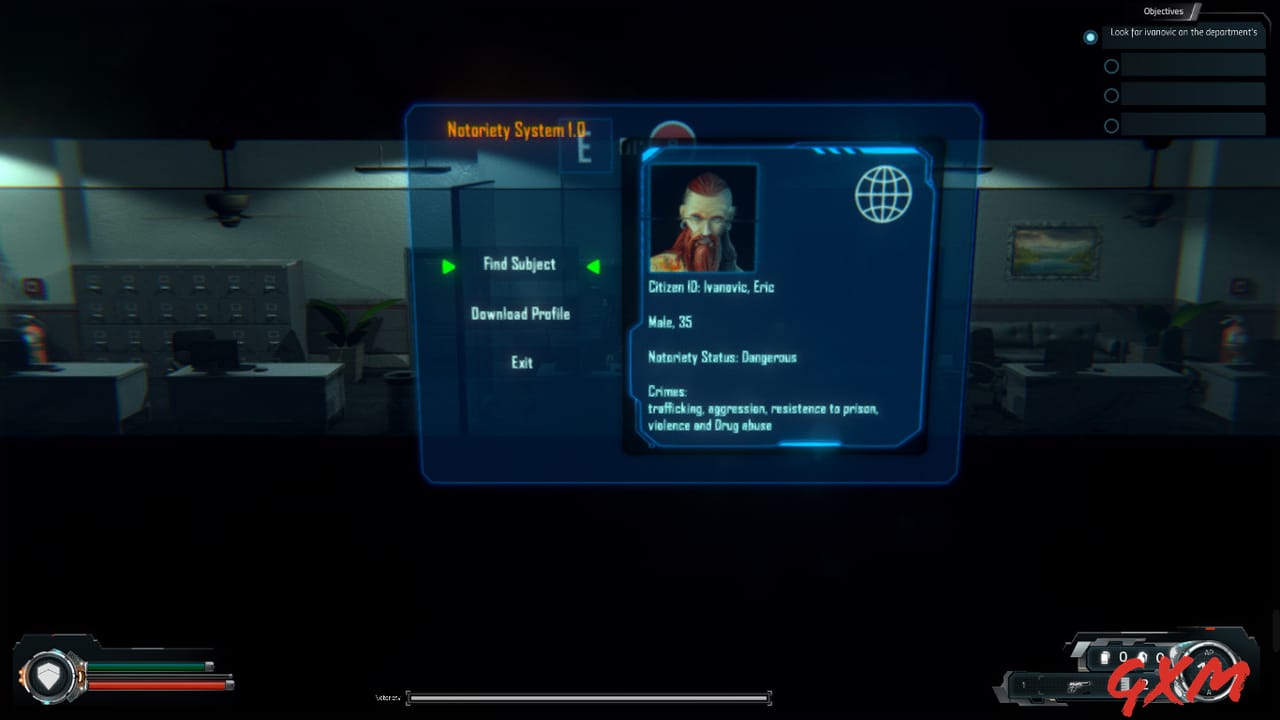Image resolution: width=1280 pixels, height=720 pixels.
Task: Click the Notoriety progress bar at the bottom
Action: click(x=588, y=697)
